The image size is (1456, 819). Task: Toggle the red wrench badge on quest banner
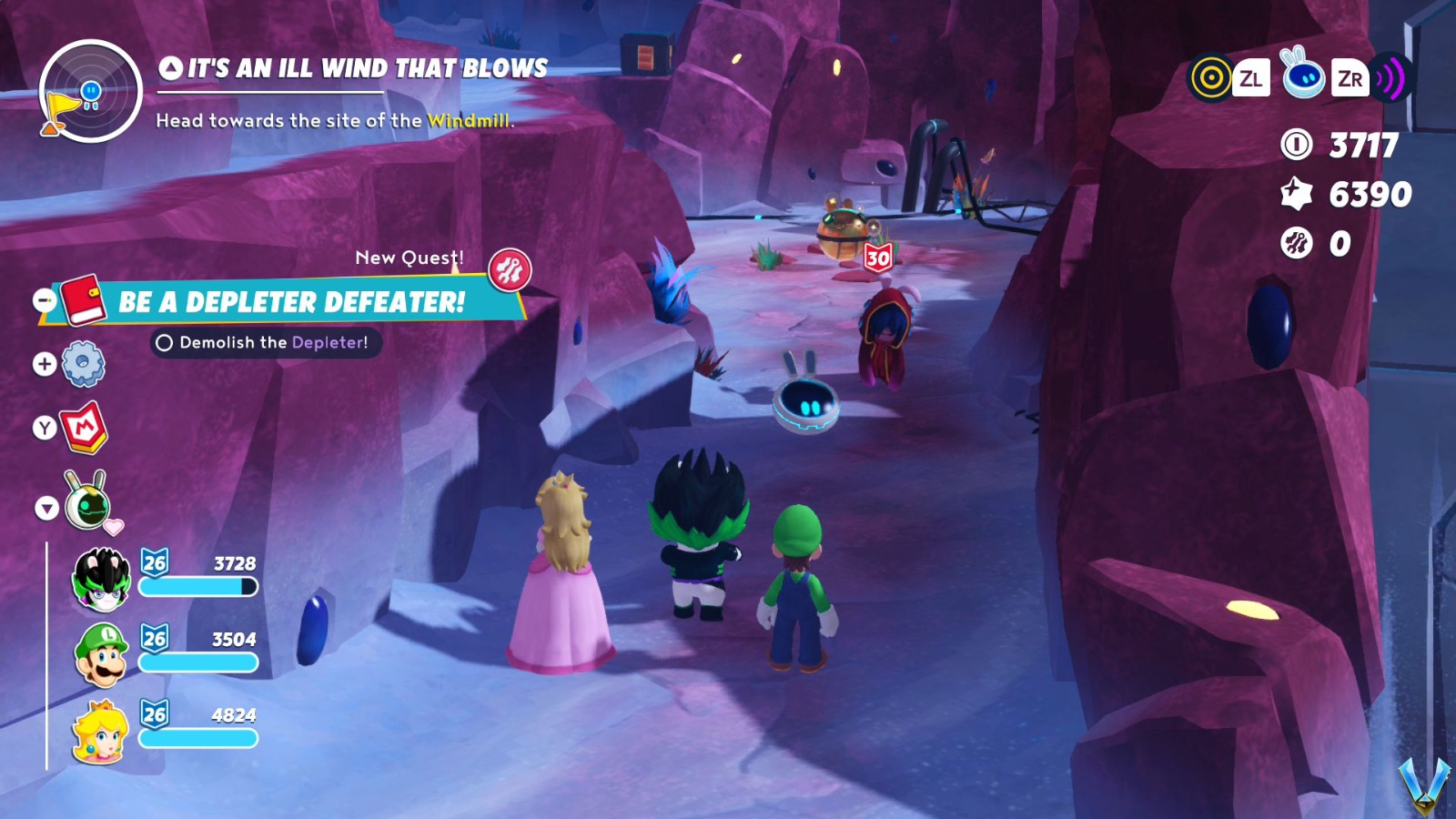pyautogui.click(x=511, y=270)
